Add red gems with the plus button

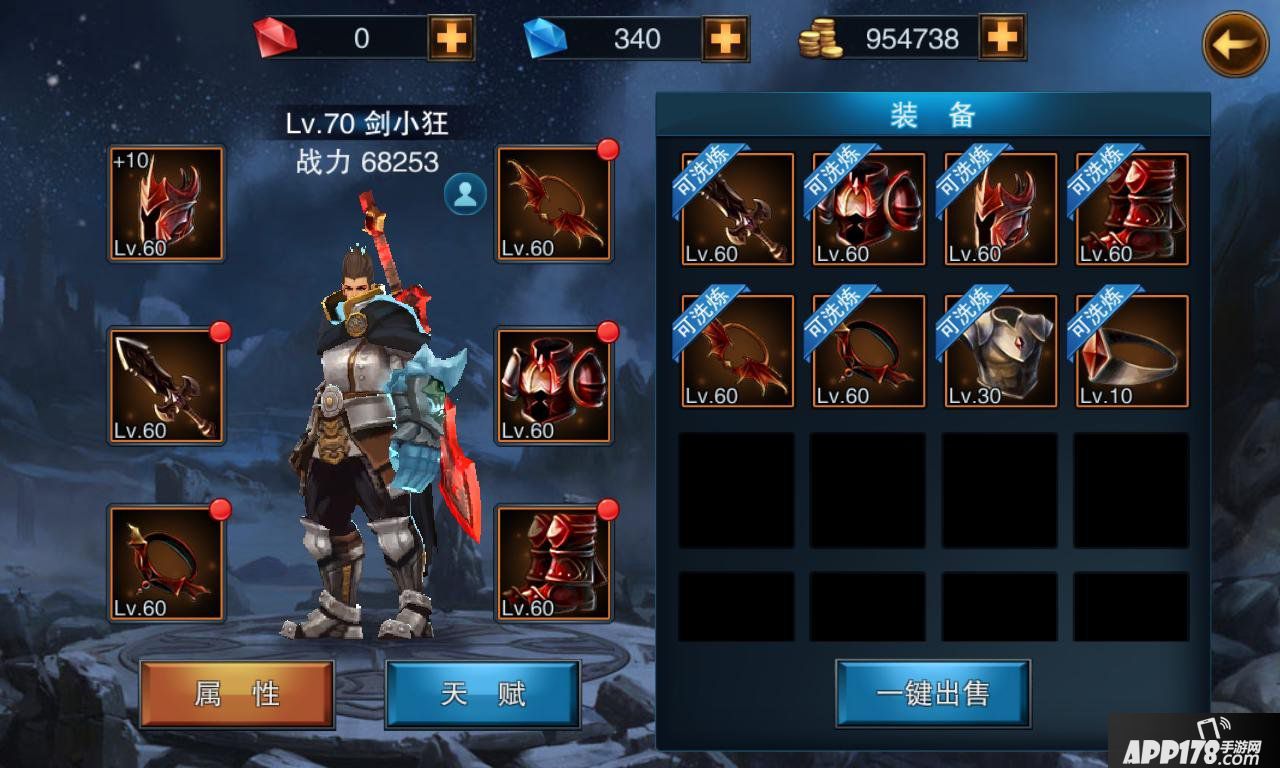click(x=449, y=38)
